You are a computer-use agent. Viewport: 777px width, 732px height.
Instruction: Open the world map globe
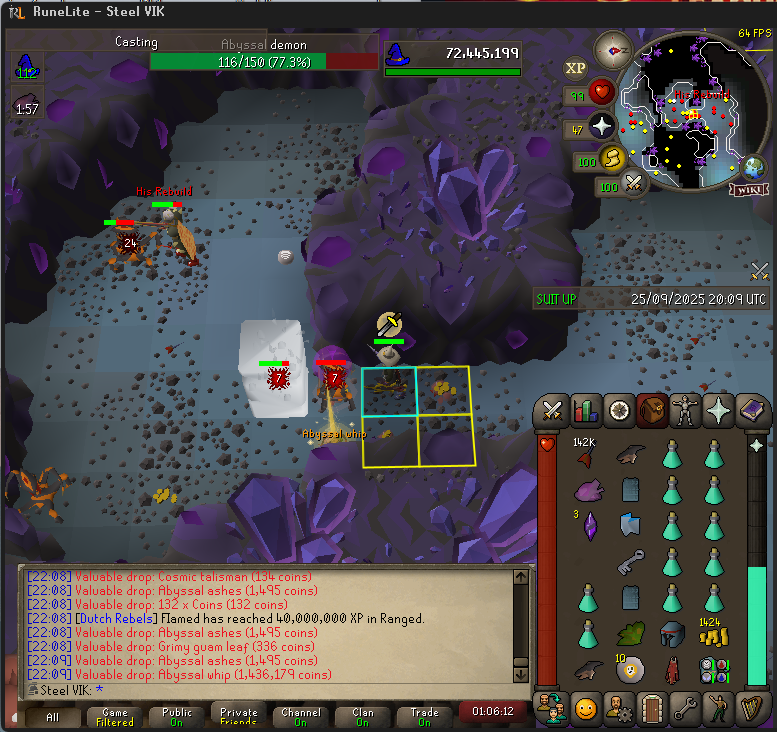pyautogui.click(x=752, y=167)
